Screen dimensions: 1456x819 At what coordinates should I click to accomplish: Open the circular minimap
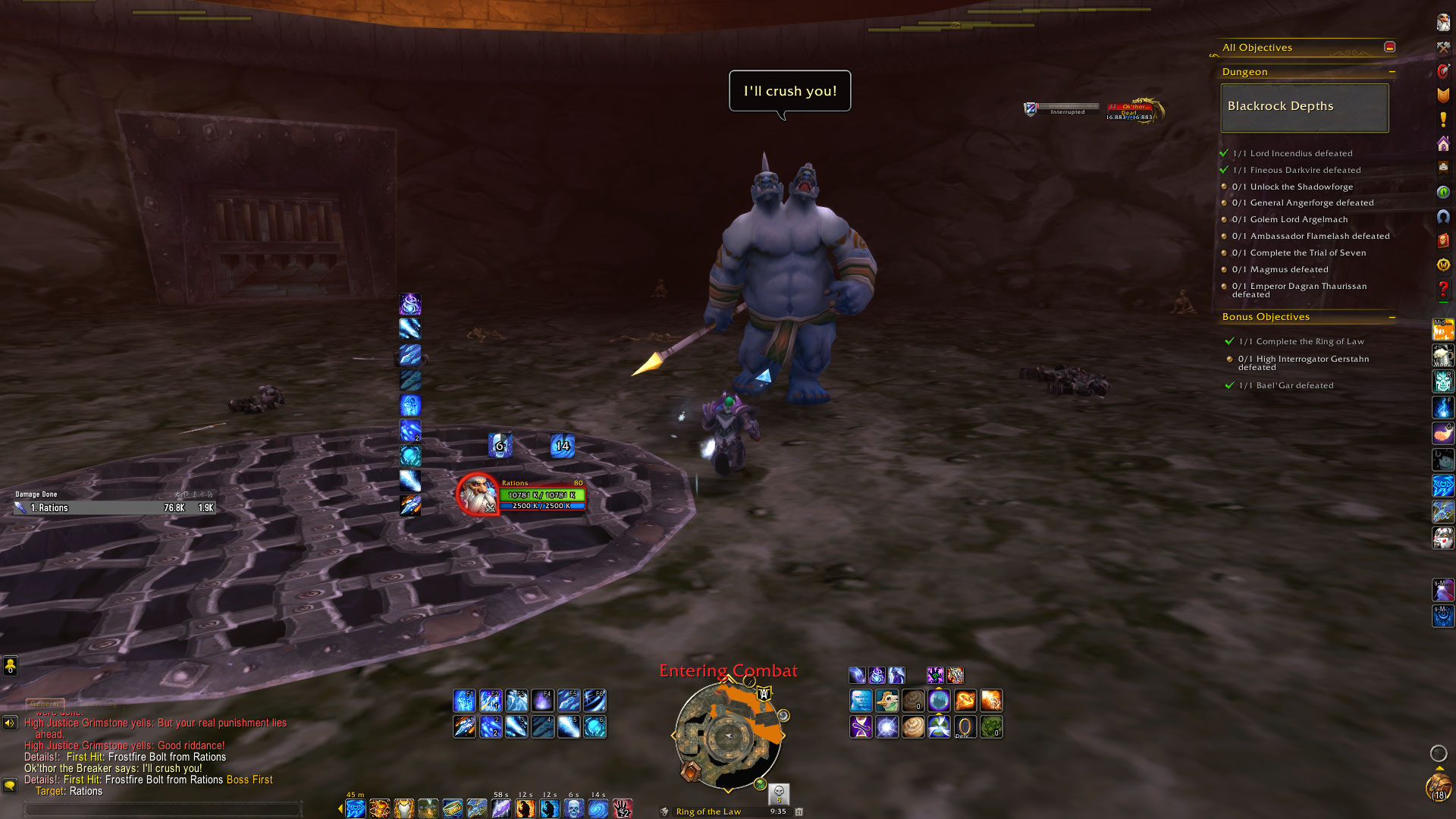[728, 736]
